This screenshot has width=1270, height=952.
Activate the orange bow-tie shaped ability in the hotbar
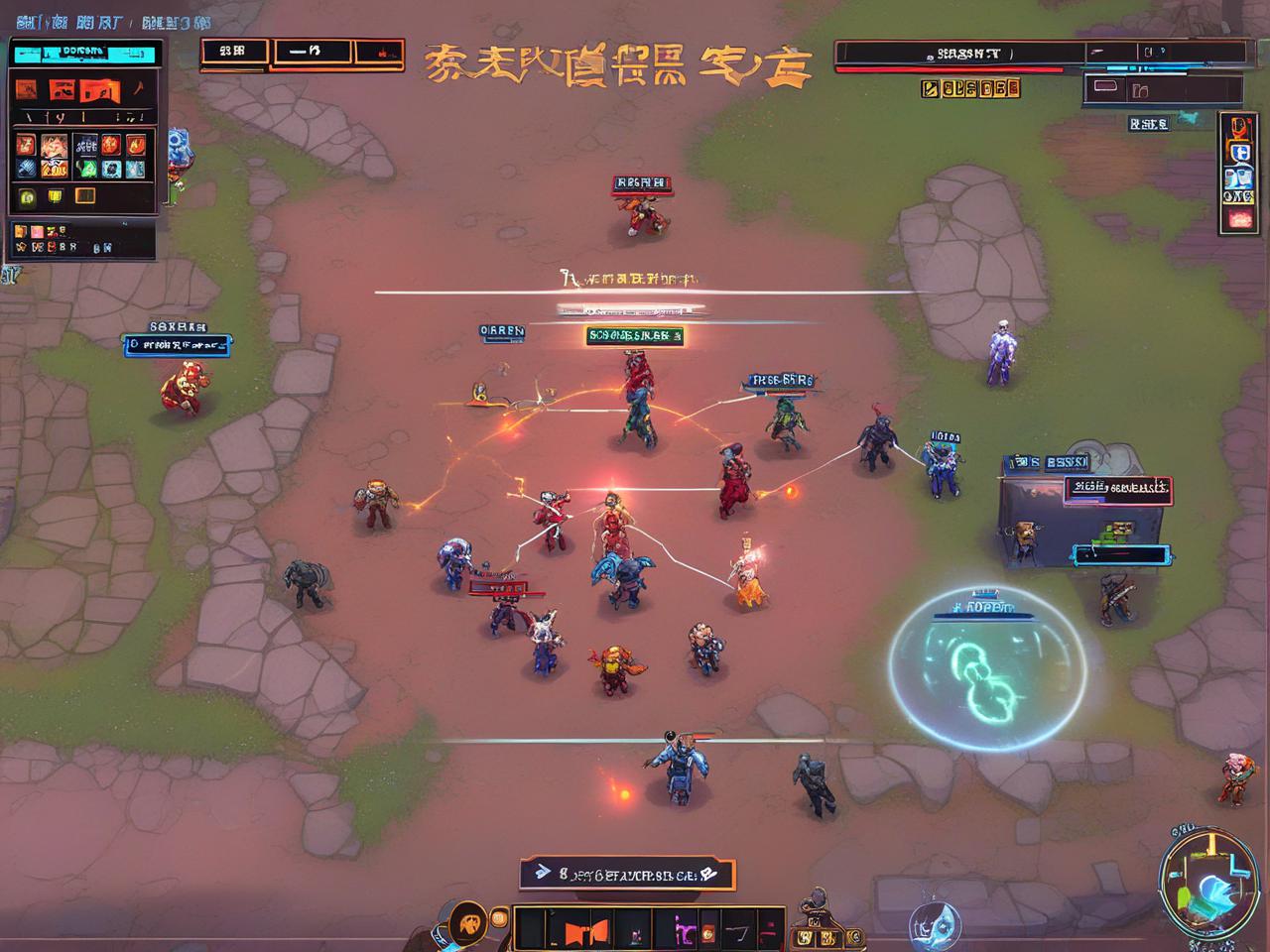pyautogui.click(x=586, y=932)
